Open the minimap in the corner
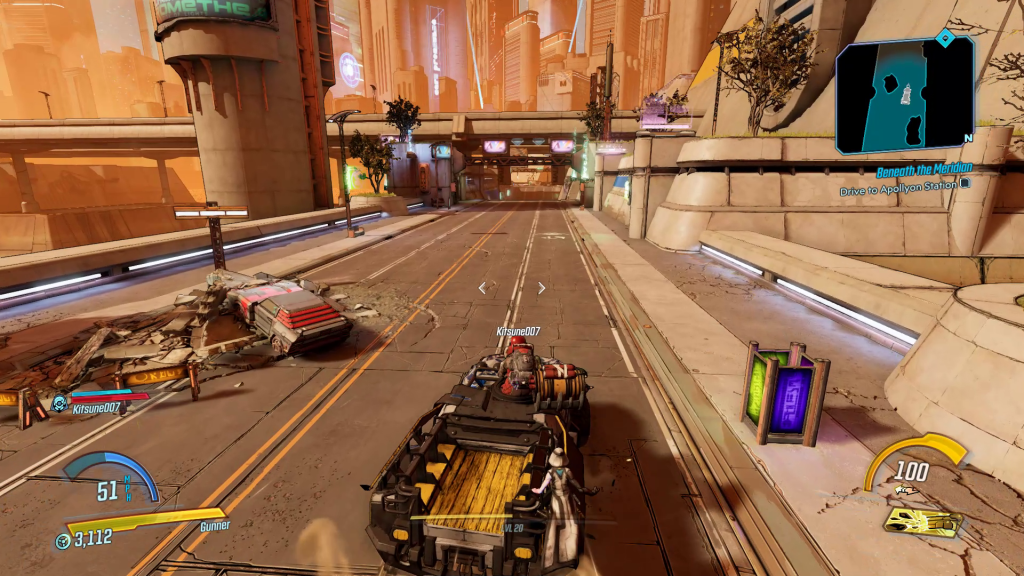1024x576 pixels. pos(905,95)
